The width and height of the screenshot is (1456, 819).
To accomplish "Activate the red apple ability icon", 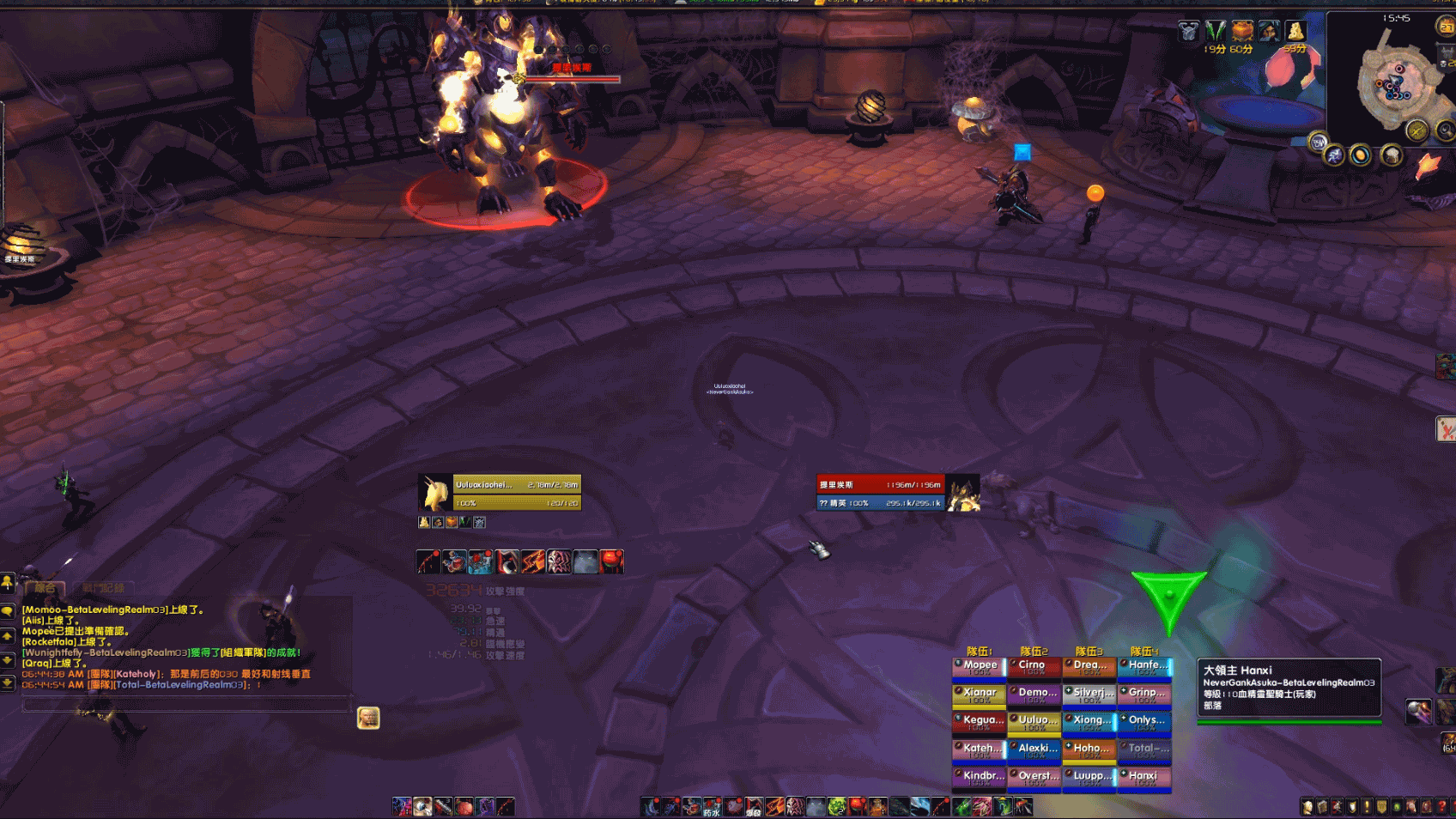I will (x=611, y=561).
